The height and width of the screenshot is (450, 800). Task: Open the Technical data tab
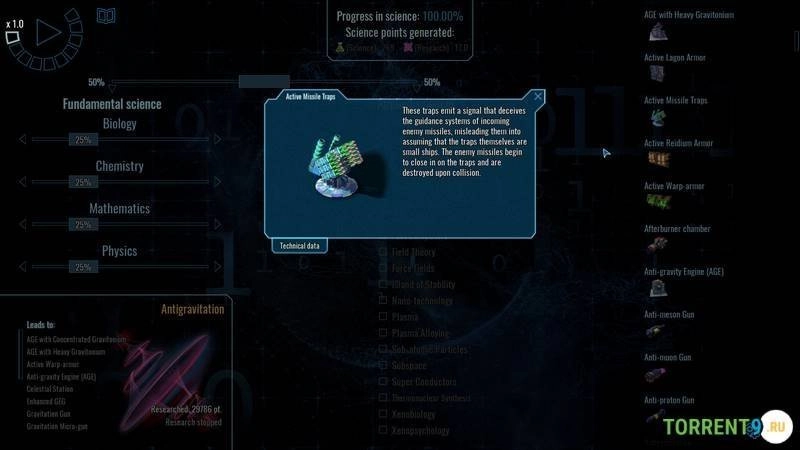(299, 245)
